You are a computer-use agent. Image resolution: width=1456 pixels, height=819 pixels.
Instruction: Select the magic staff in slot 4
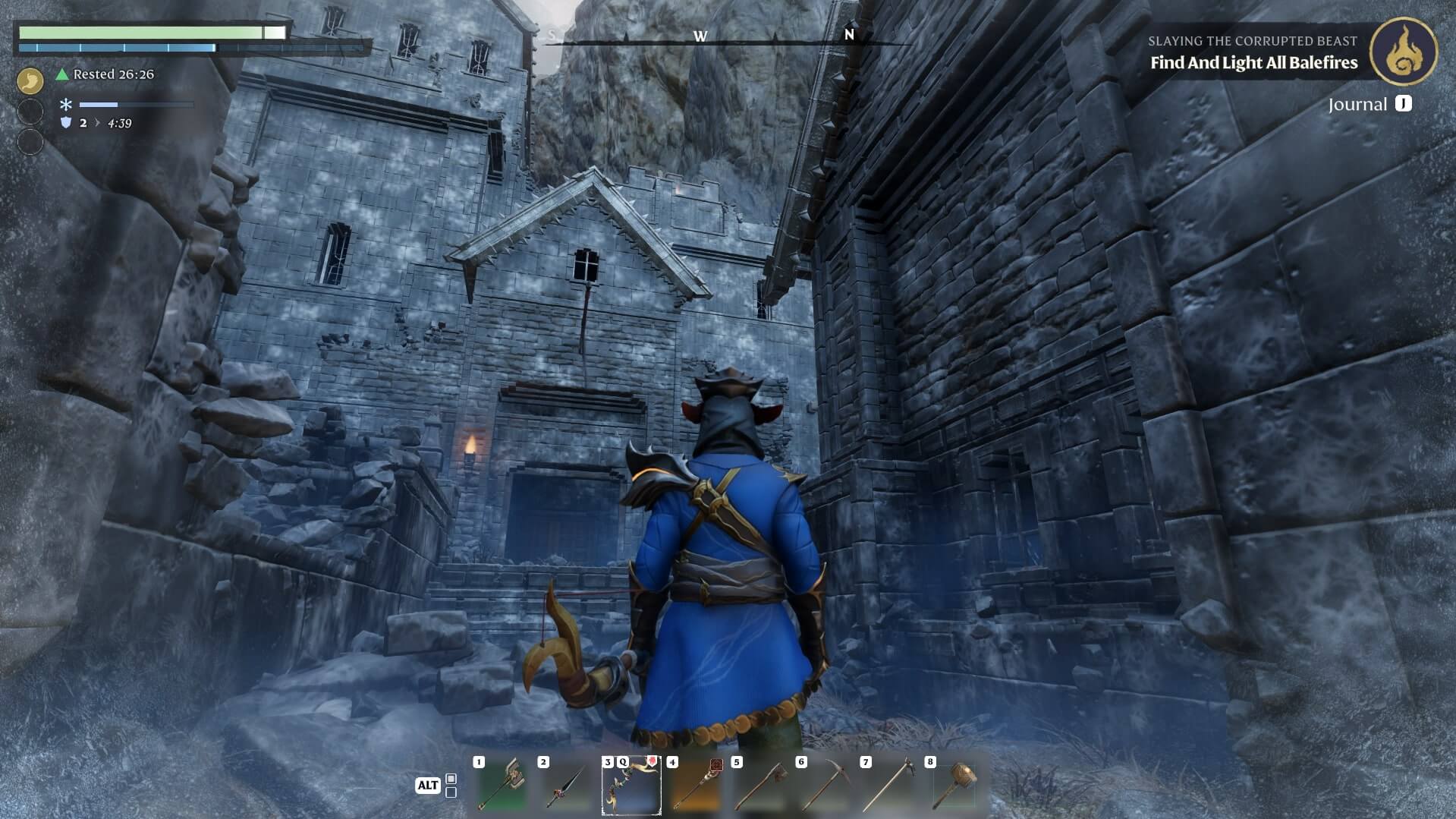(695, 786)
